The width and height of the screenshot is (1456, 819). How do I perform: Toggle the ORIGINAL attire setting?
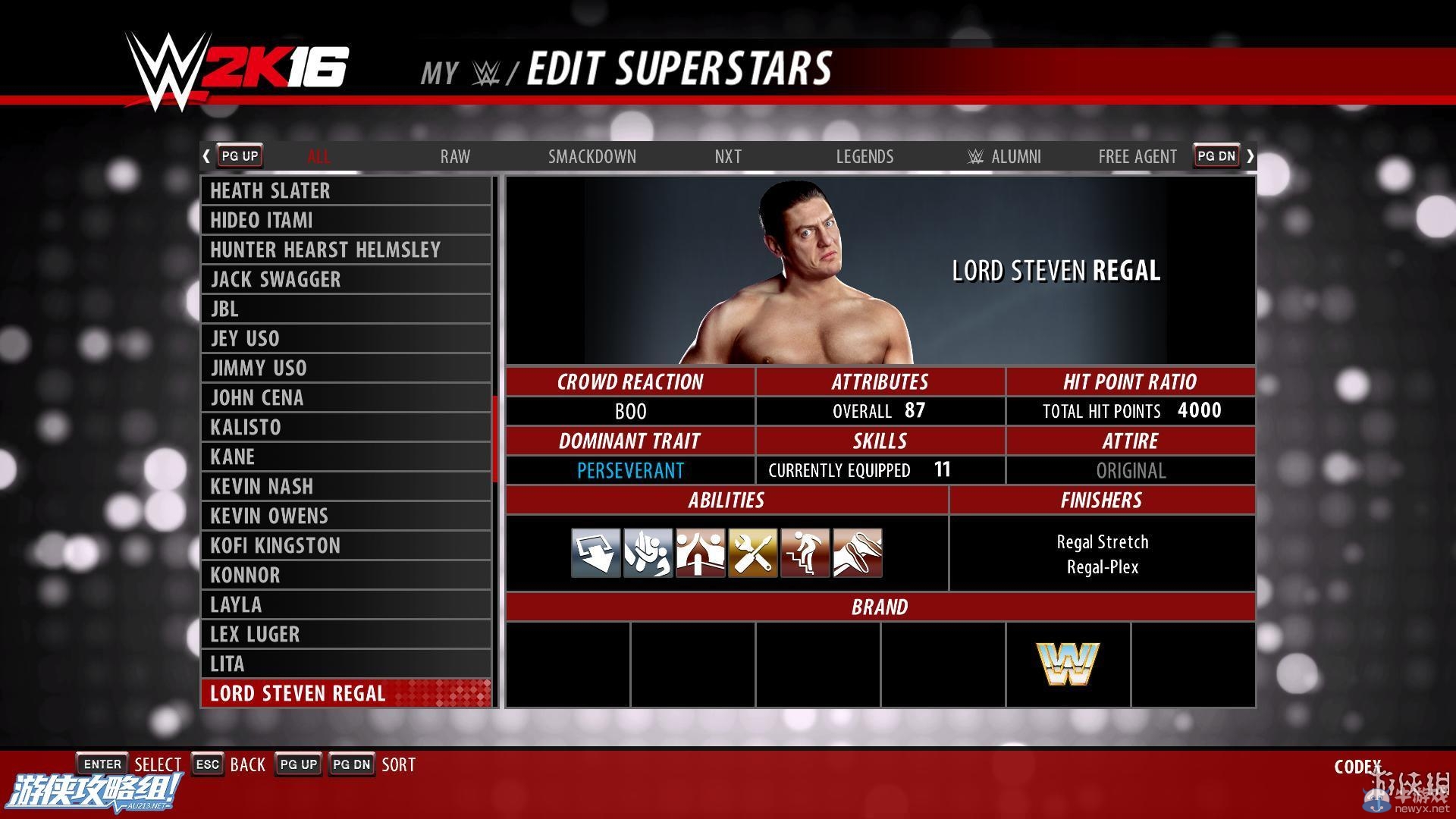(1131, 470)
